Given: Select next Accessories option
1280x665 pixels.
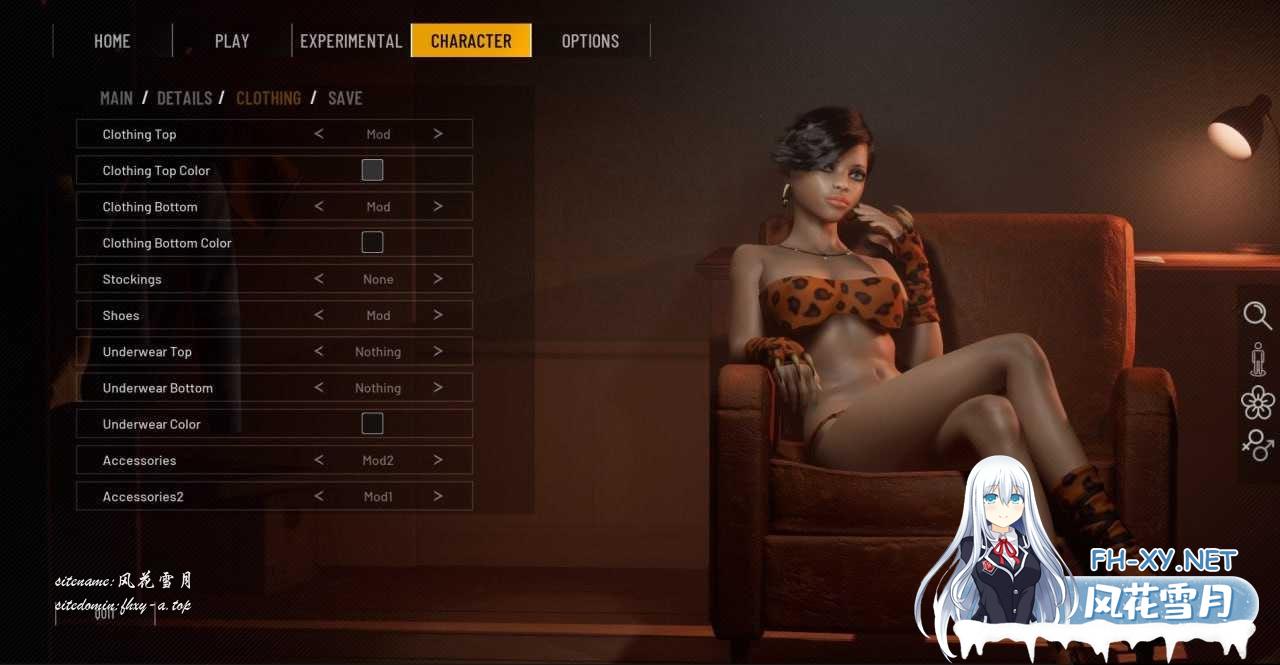Looking at the screenshot, I should tap(438, 460).
